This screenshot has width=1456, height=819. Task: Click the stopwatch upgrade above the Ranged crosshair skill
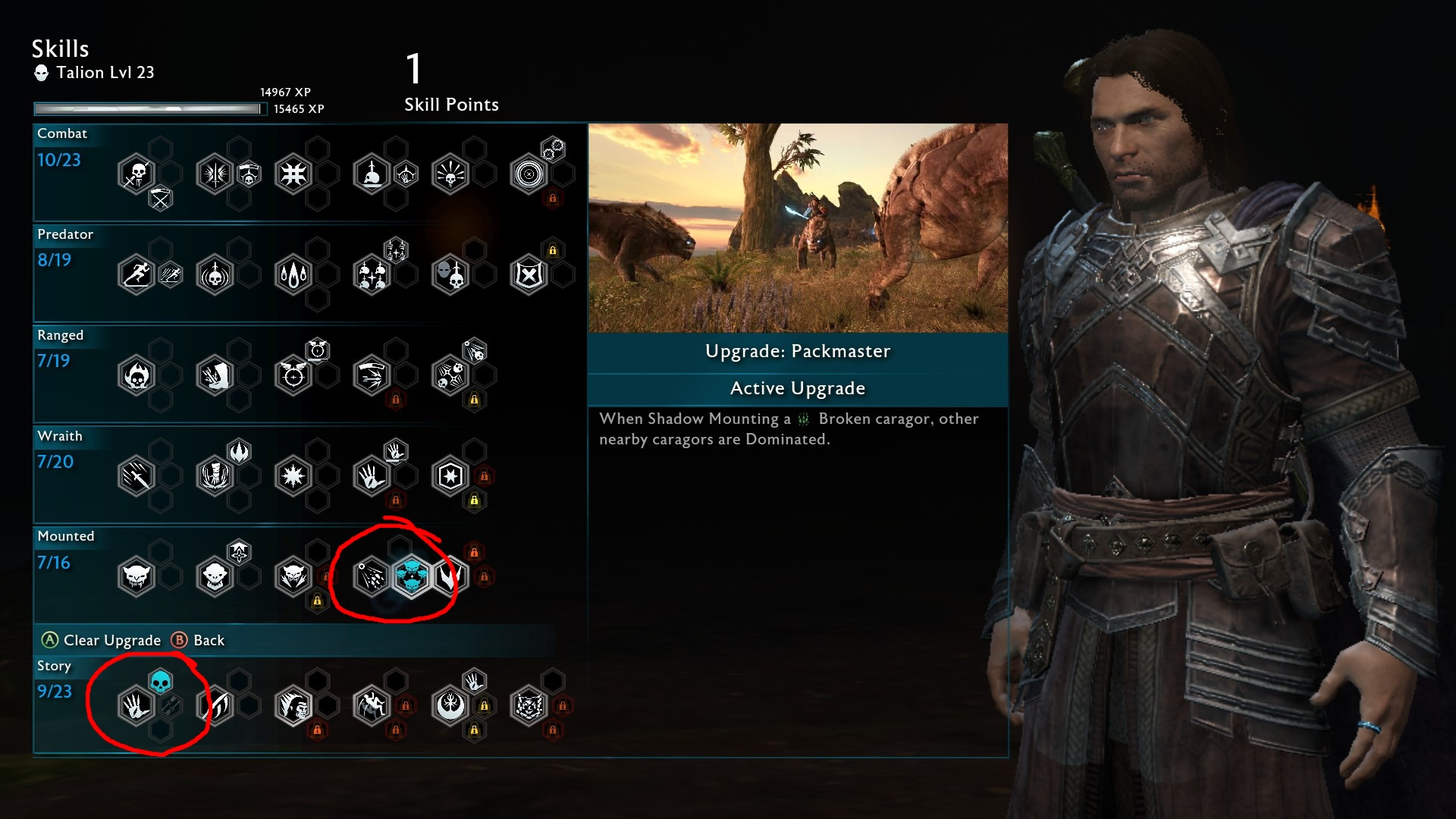pos(318,350)
